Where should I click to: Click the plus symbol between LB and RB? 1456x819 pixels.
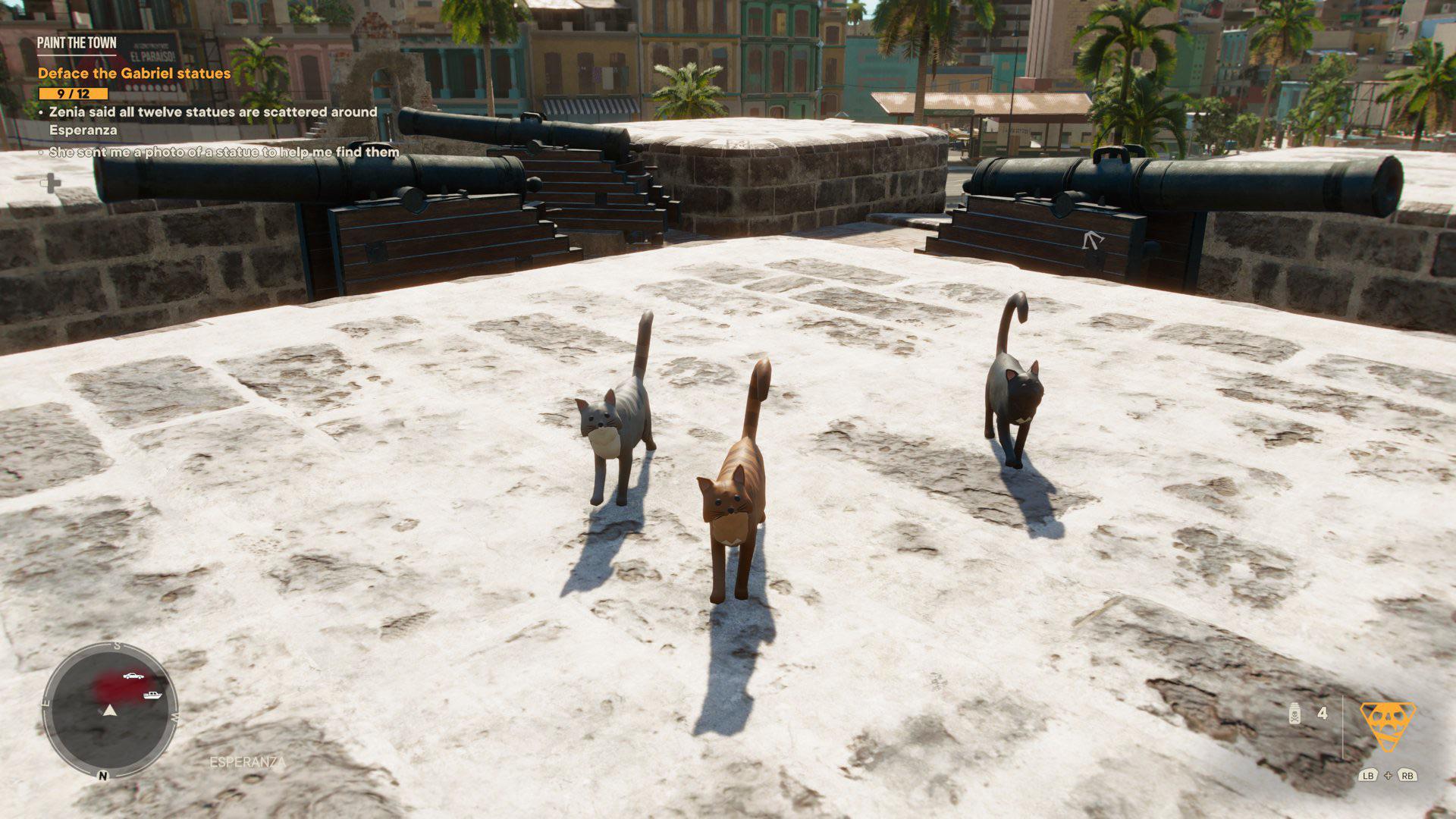1388,776
